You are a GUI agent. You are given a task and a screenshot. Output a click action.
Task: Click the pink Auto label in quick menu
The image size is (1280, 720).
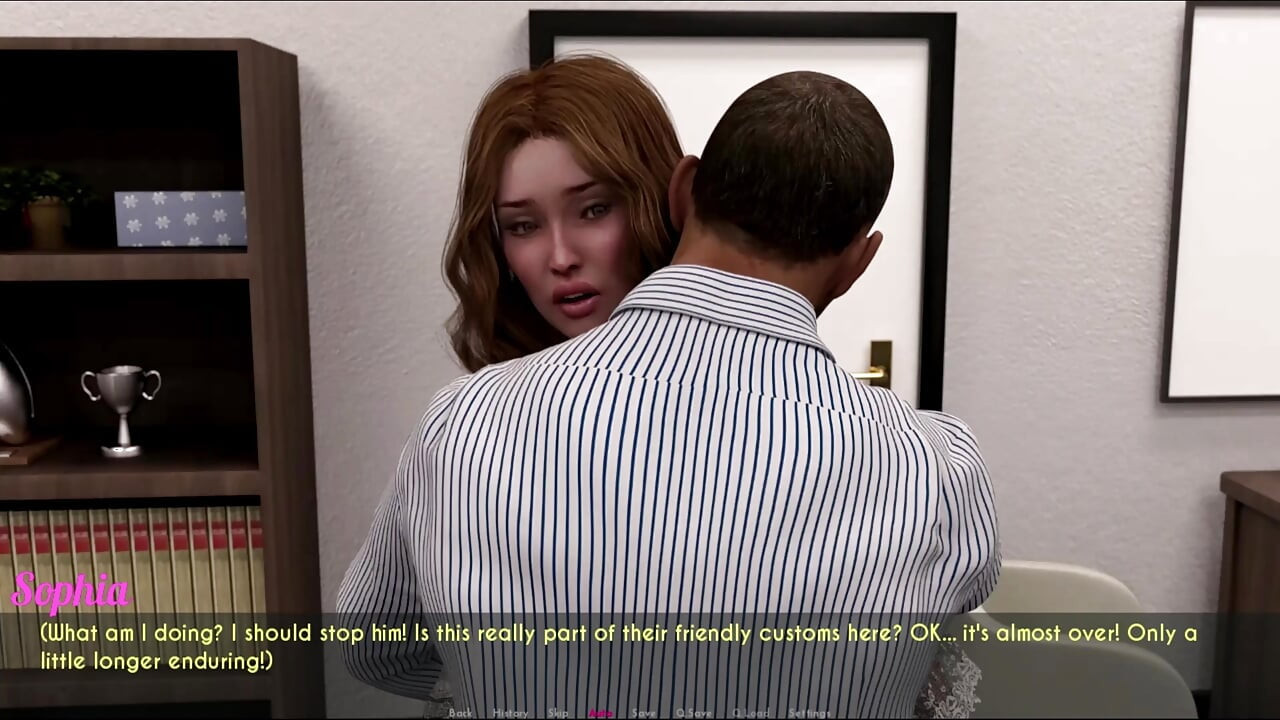pyautogui.click(x=599, y=713)
